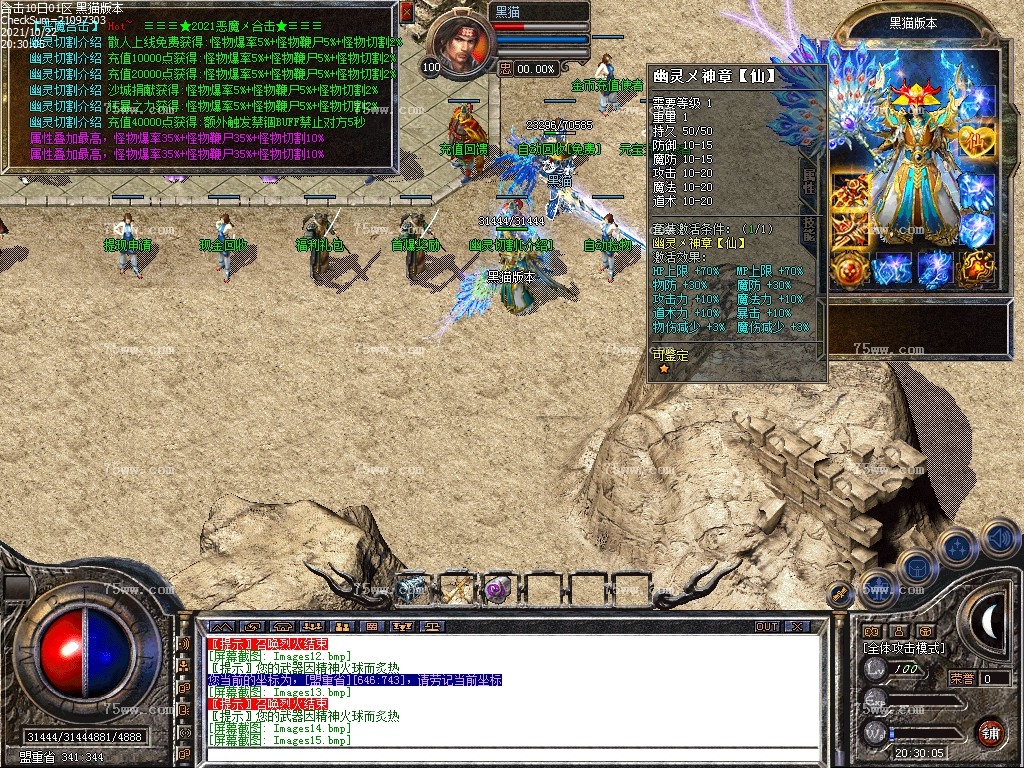The height and width of the screenshot is (768, 1024).
Task: Click into the chat input line
Action: pos(510,755)
